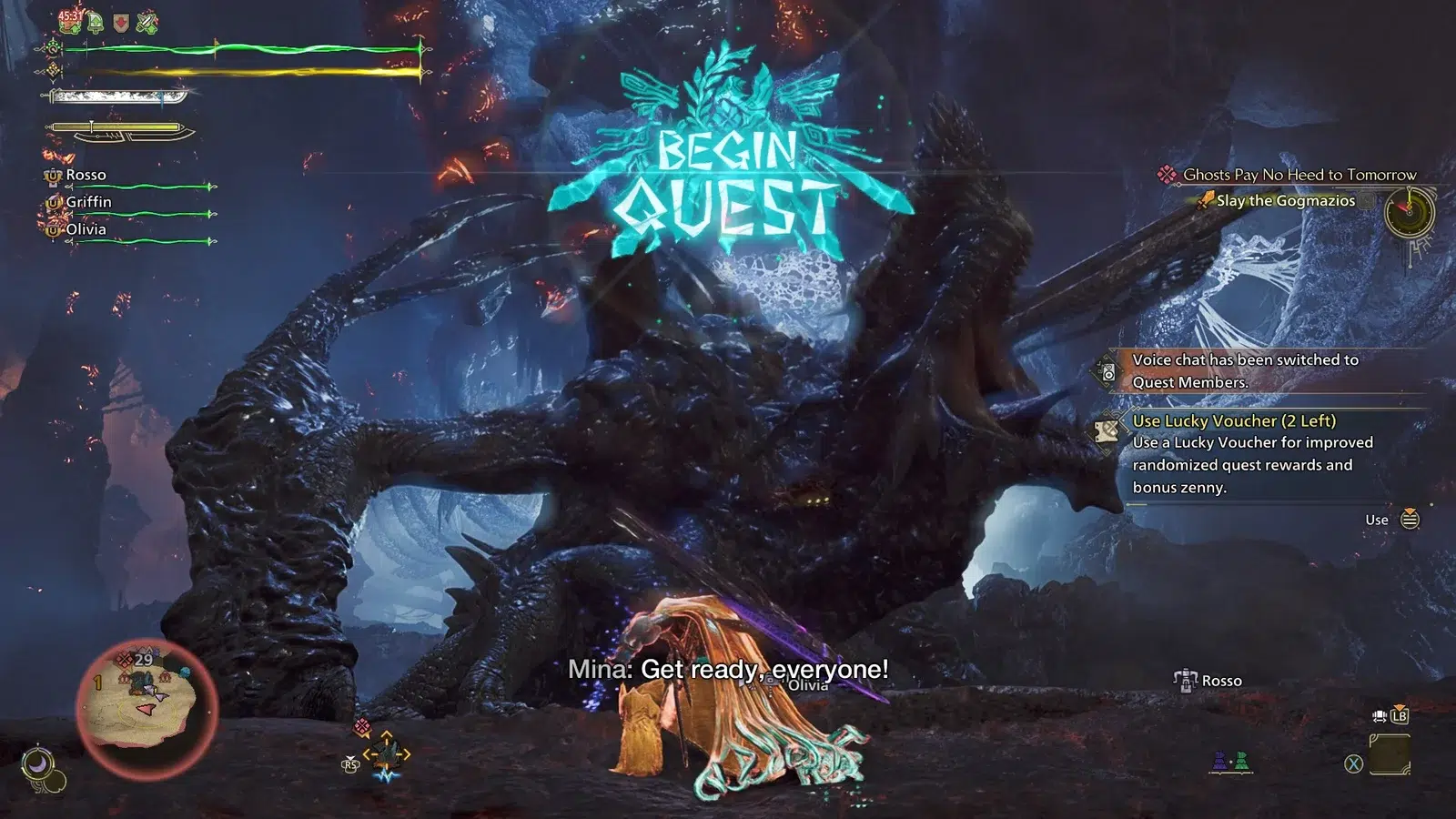This screenshot has width=1456, height=819.
Task: Select the Use Lucky Voucher notification
Action: [1233, 421]
